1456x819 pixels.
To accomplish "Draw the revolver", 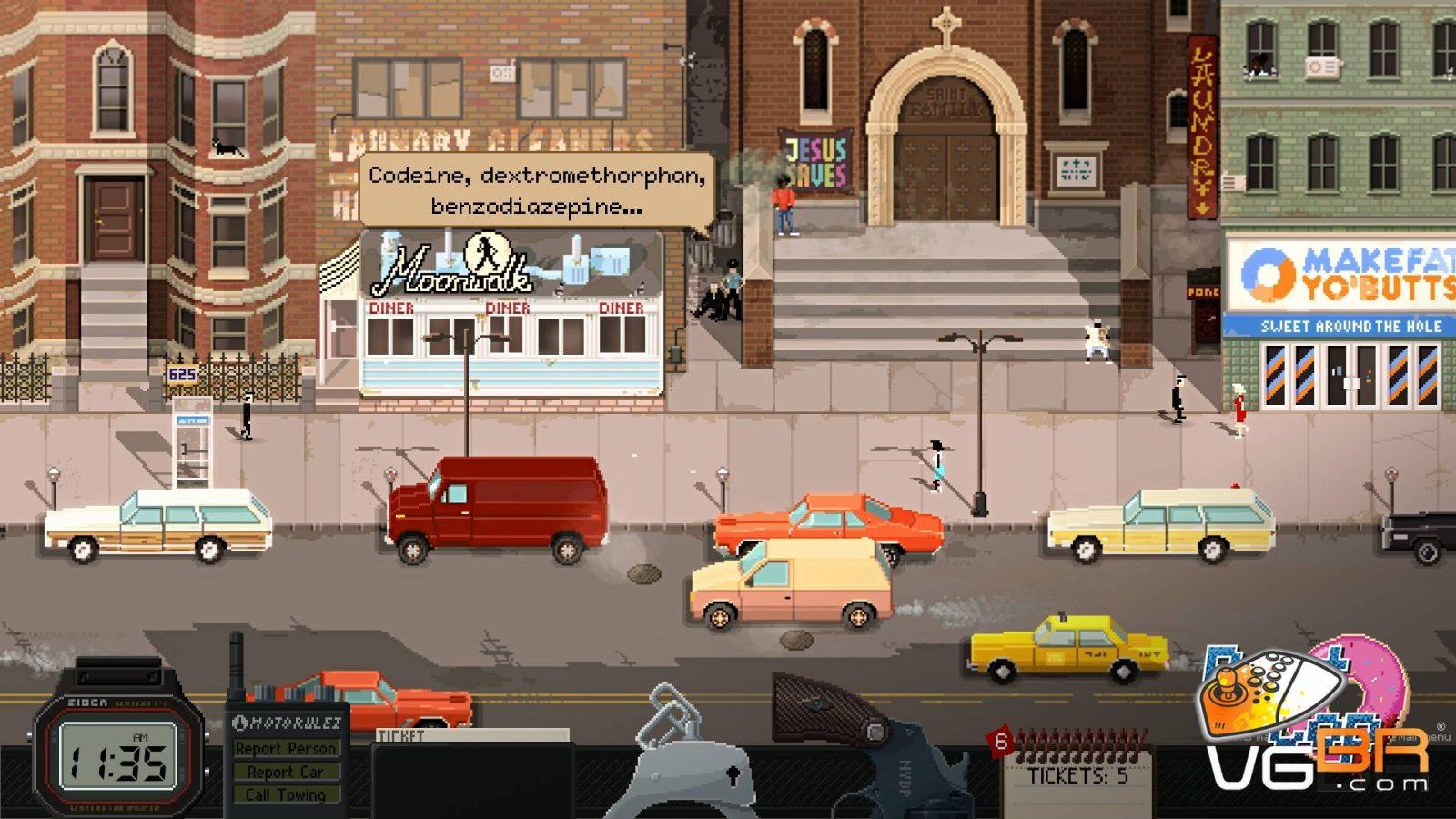I will (864, 746).
